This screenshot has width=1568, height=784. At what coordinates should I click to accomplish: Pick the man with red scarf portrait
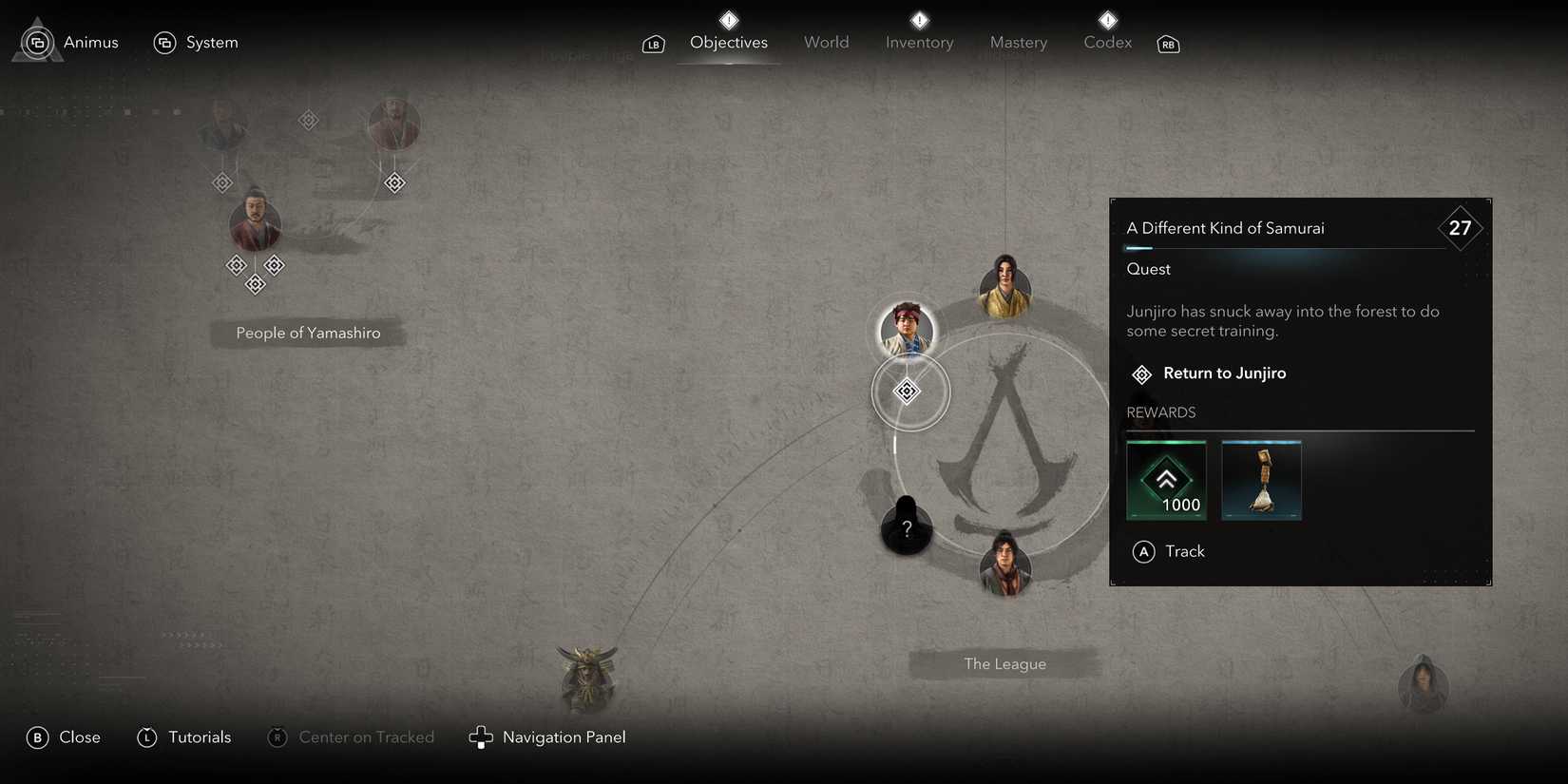point(1004,564)
